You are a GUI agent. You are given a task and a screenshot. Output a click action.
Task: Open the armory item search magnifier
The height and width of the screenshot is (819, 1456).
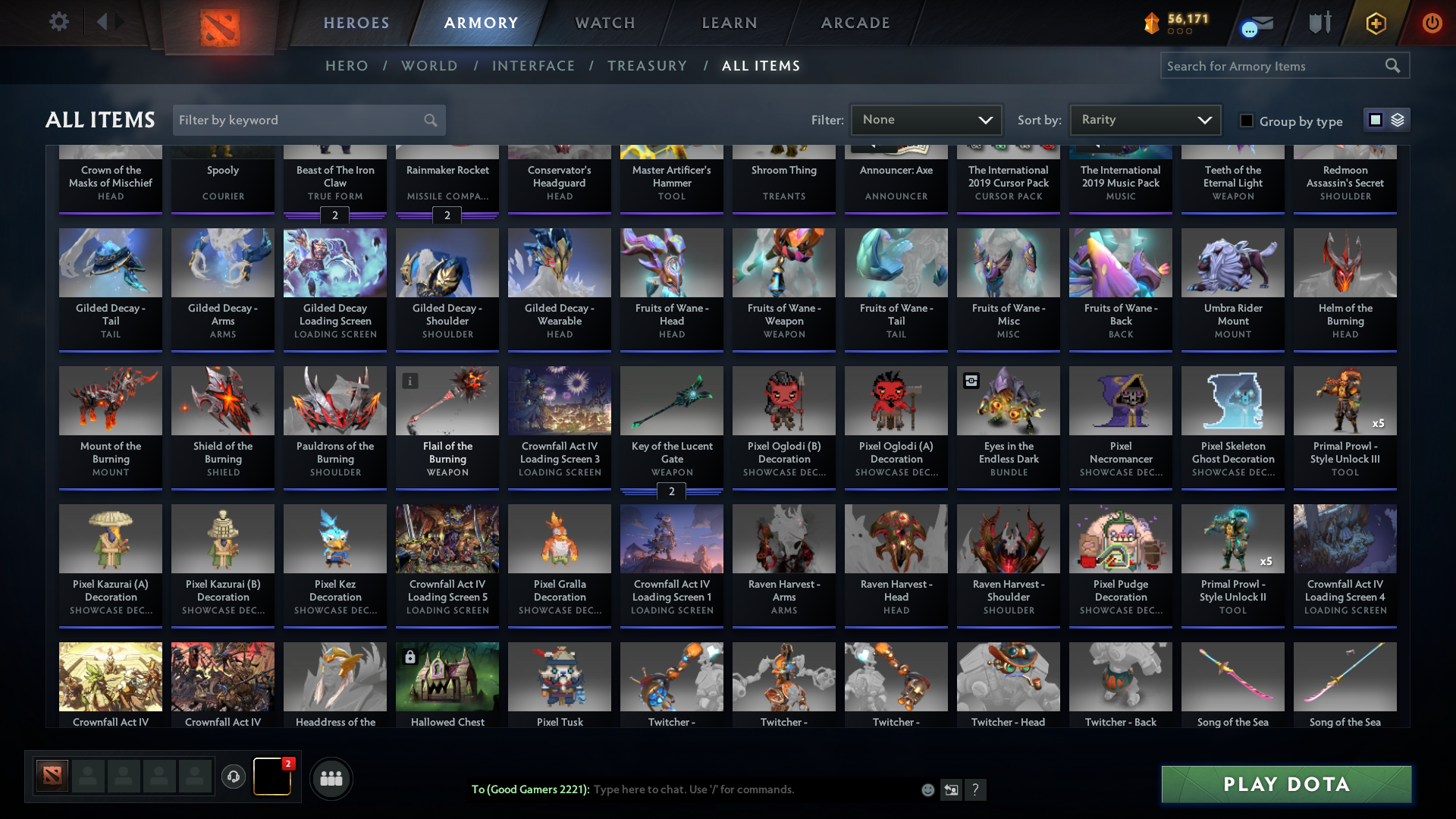coord(1394,66)
